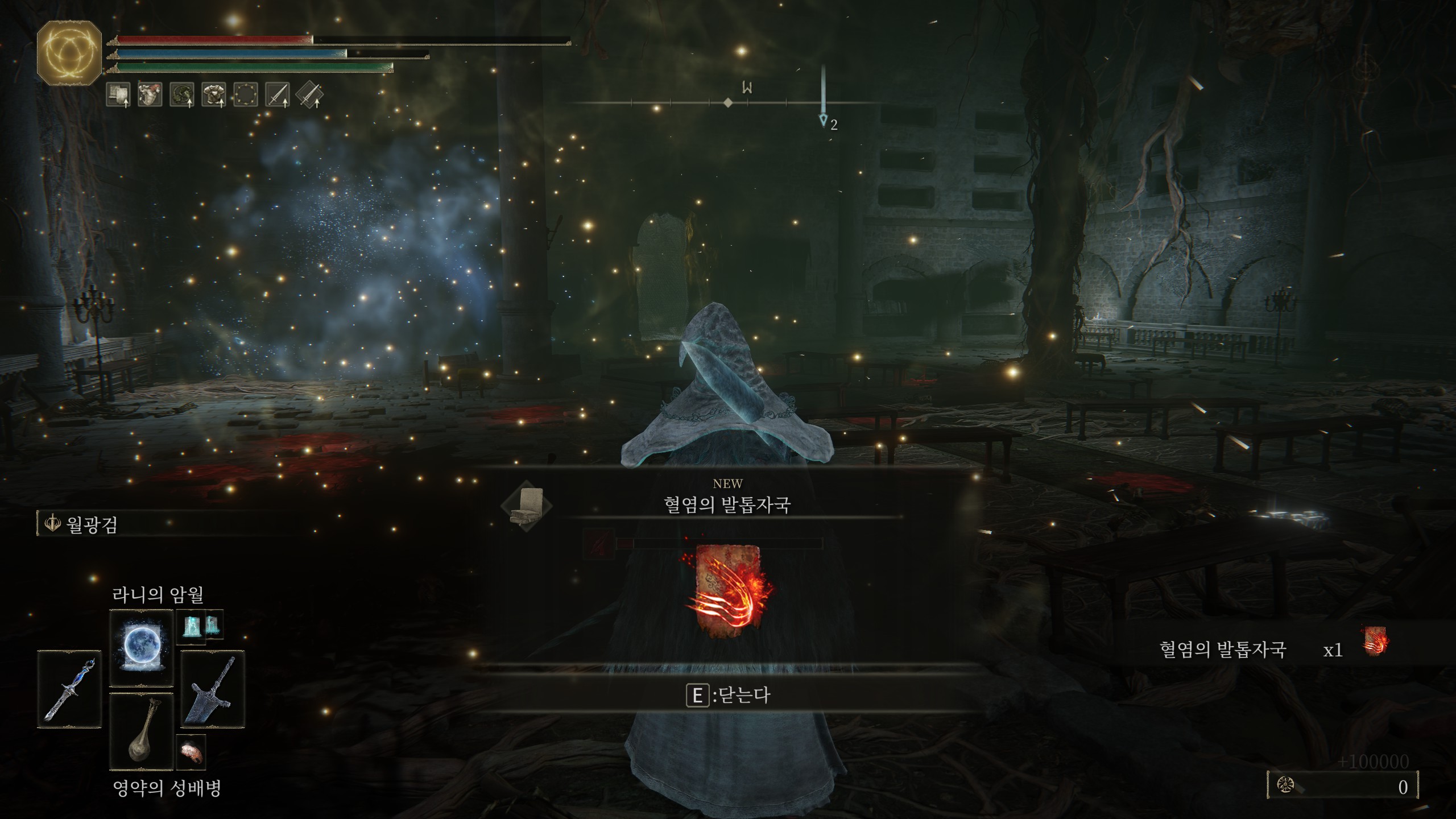Click the square-framed sword buff icon

[278, 94]
